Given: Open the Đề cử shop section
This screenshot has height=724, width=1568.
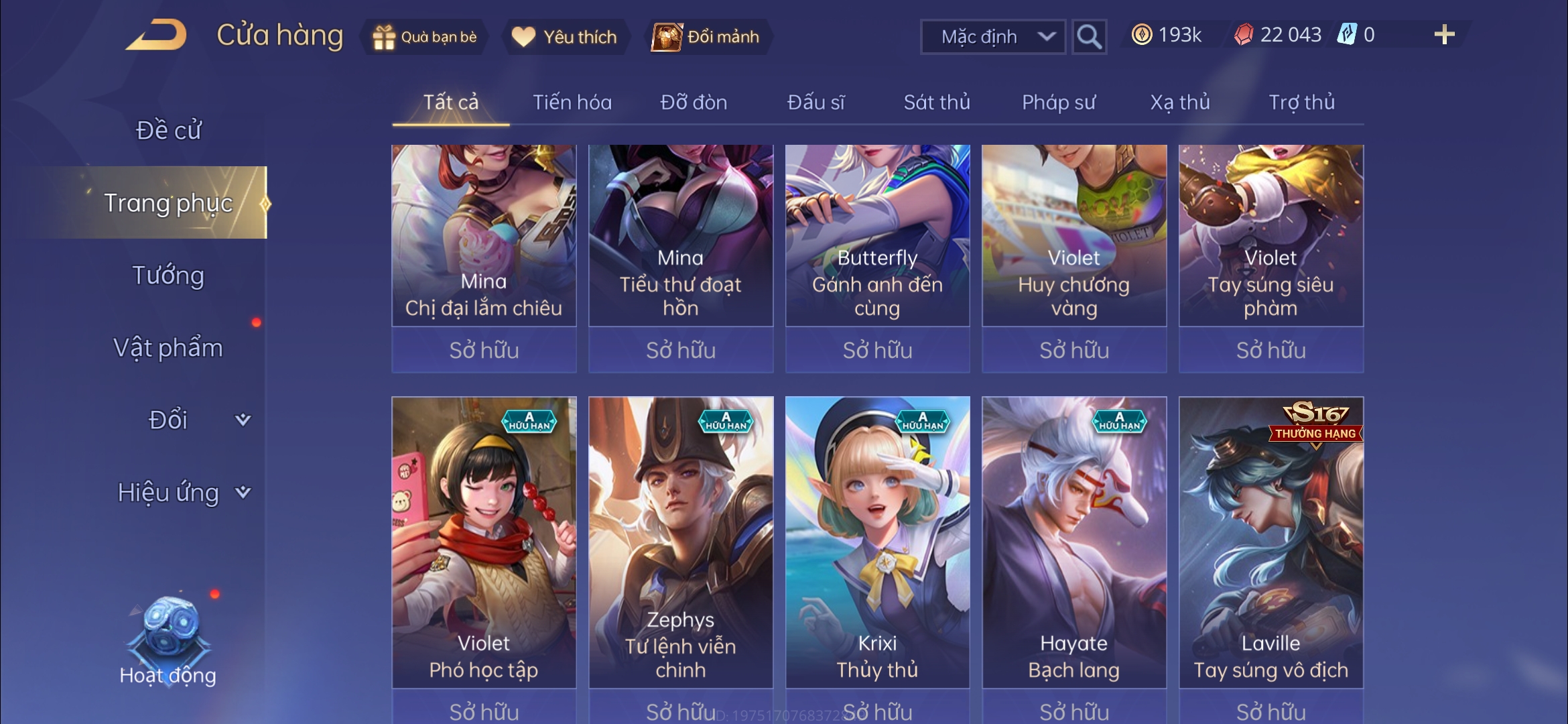Looking at the screenshot, I should tap(168, 130).
